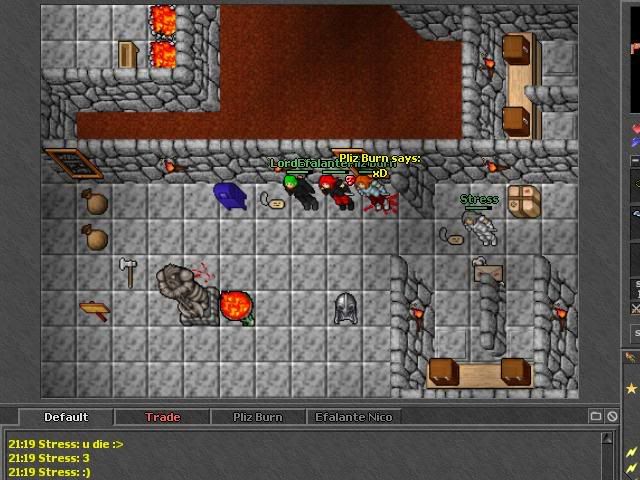
Task: Click the chat log scroll-up arrow
Action: click(608, 437)
